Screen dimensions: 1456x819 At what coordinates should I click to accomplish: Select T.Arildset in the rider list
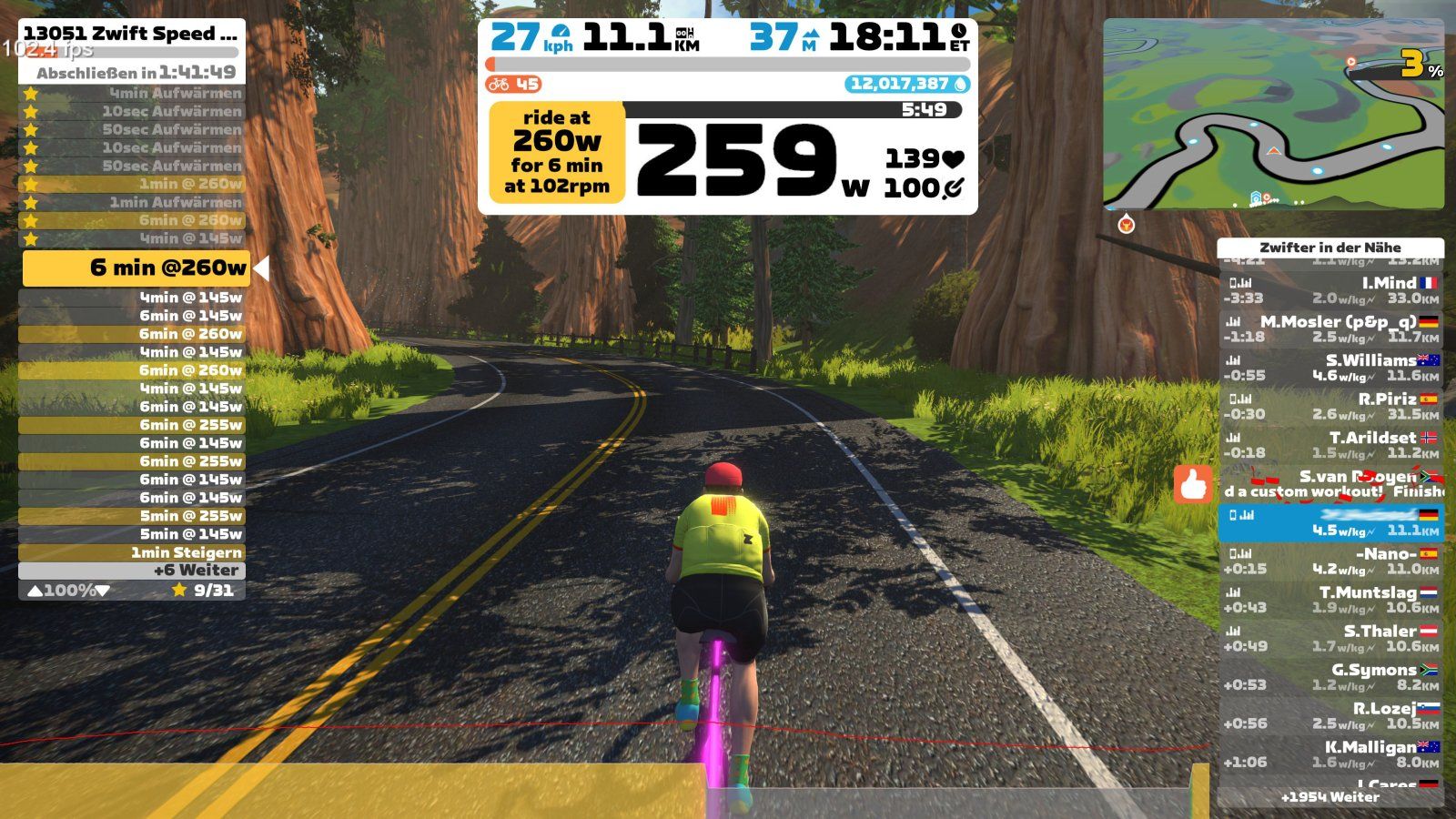point(1330,445)
